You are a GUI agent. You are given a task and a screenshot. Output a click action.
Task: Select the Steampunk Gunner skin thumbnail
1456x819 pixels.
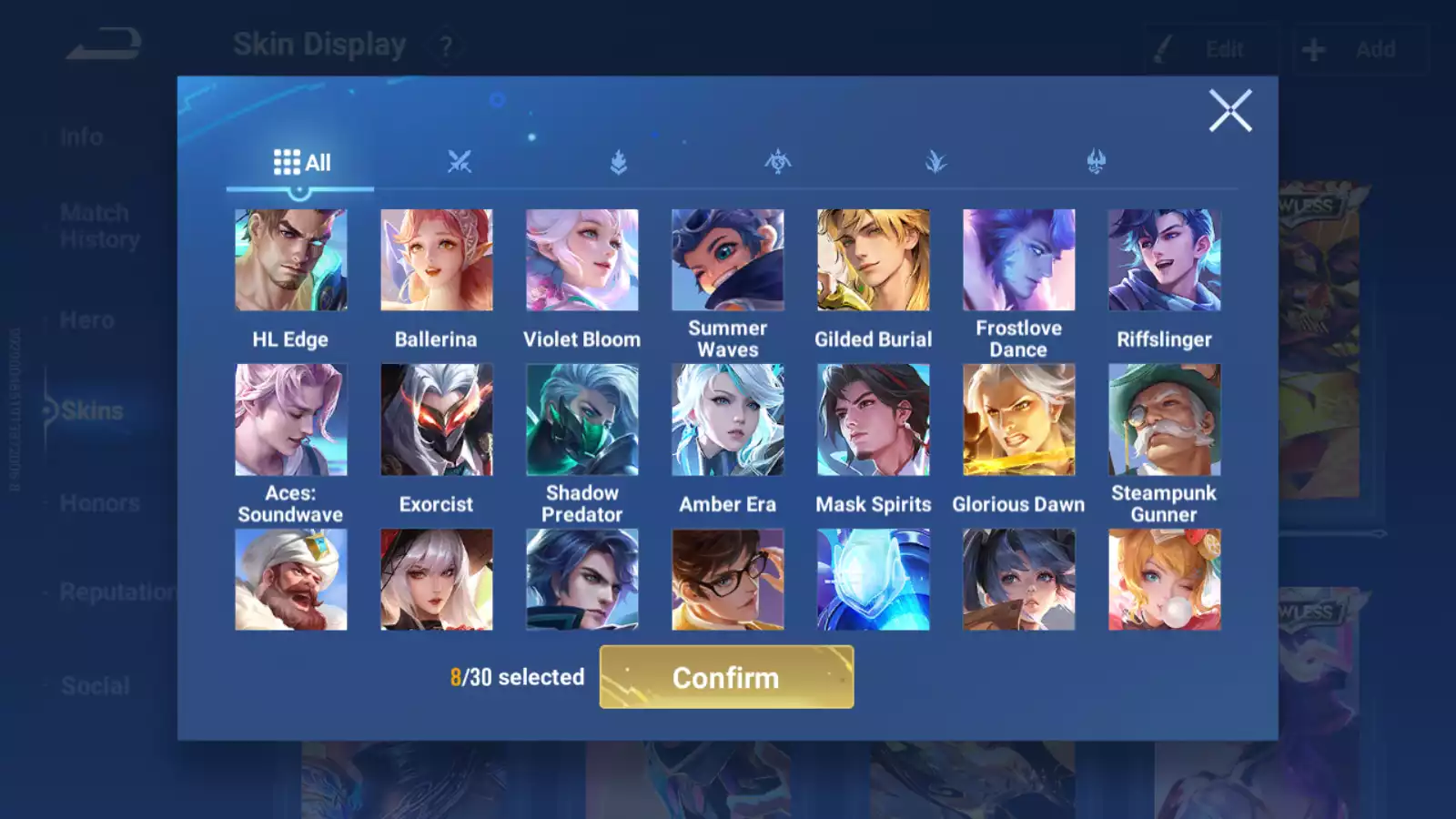(1165, 418)
